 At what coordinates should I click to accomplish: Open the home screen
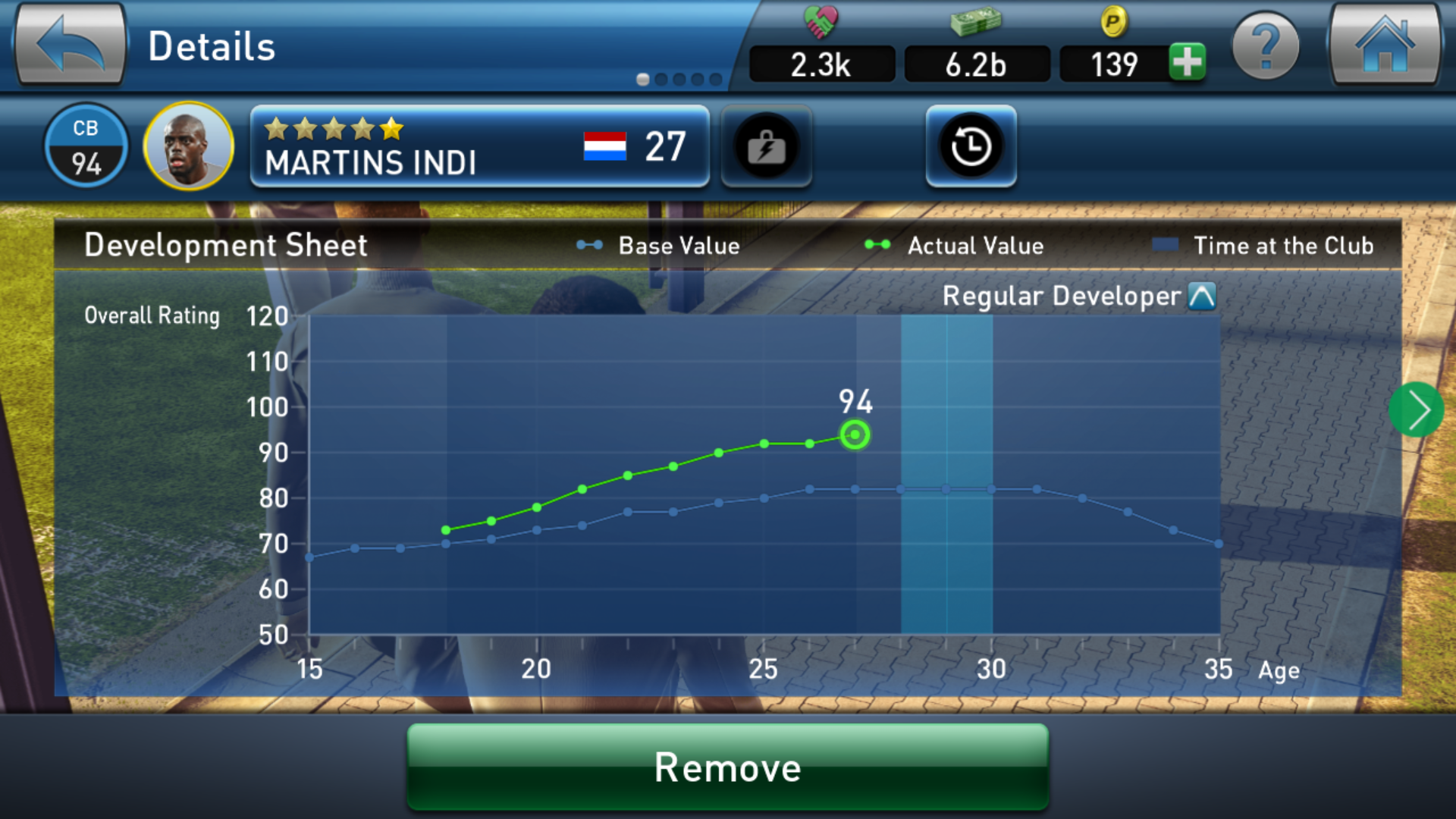(1385, 45)
